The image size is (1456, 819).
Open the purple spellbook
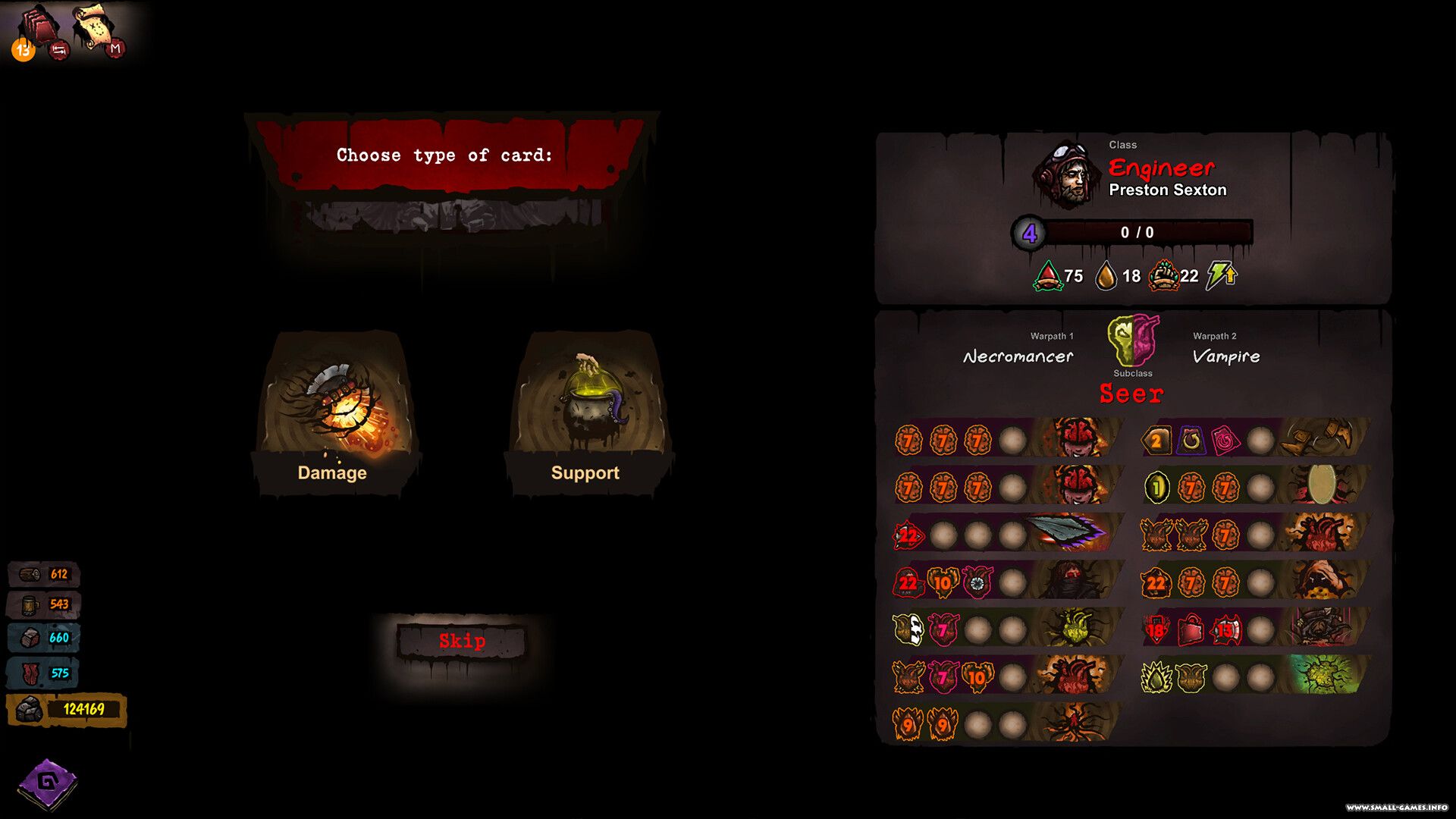coord(48,783)
